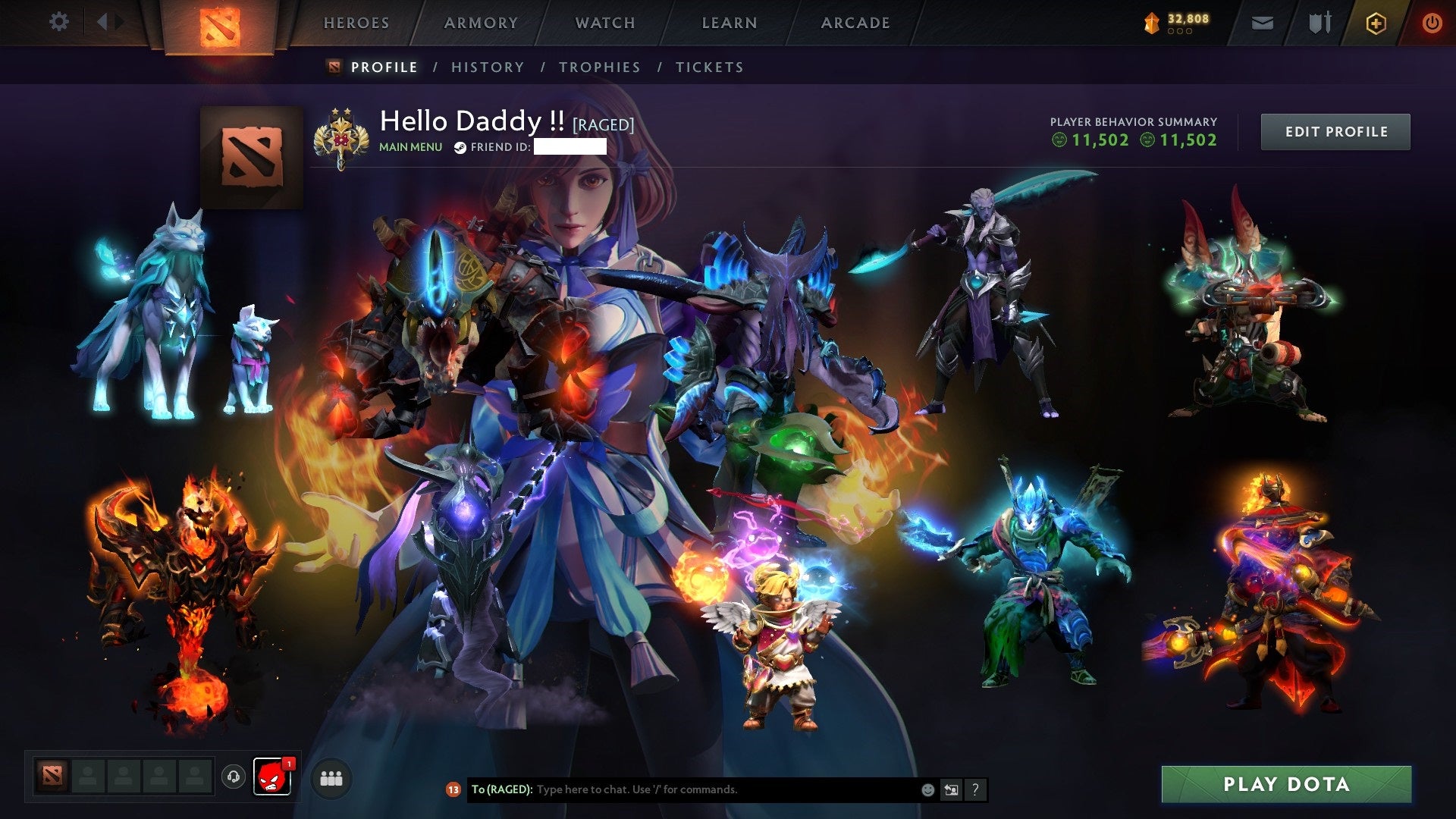Screen dimensions: 1456x819
Task: Switch to the HISTORY tab
Action: [487, 67]
